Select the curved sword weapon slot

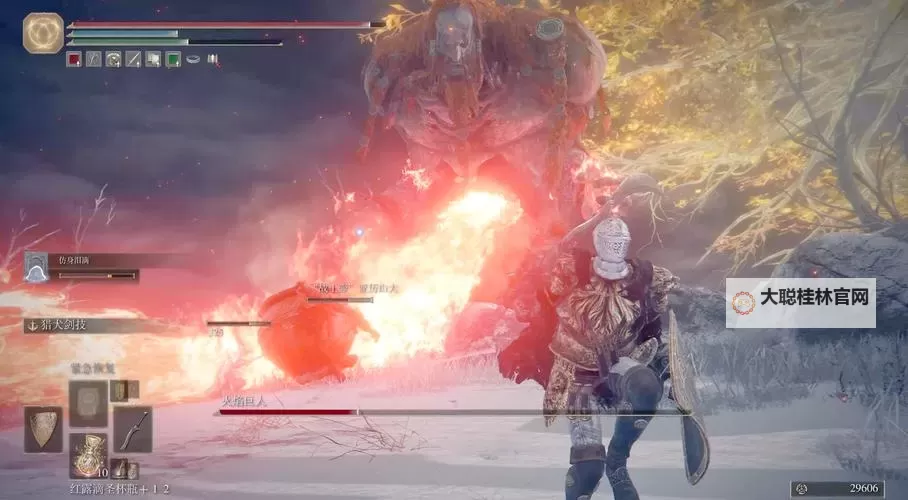click(132, 430)
